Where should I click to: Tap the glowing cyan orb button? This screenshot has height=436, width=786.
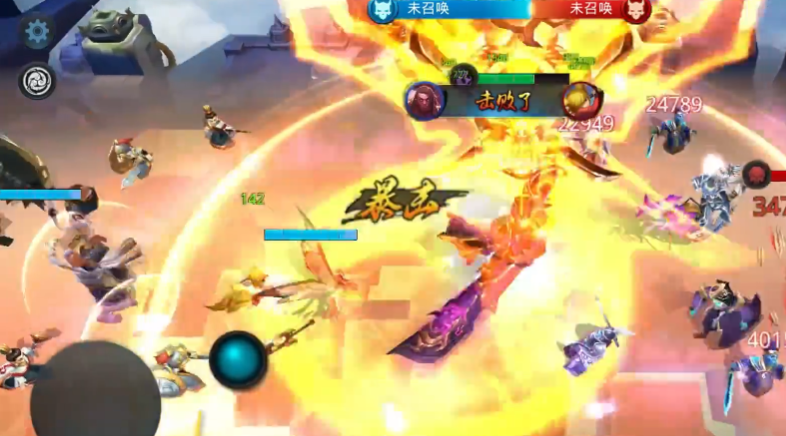tap(238, 358)
